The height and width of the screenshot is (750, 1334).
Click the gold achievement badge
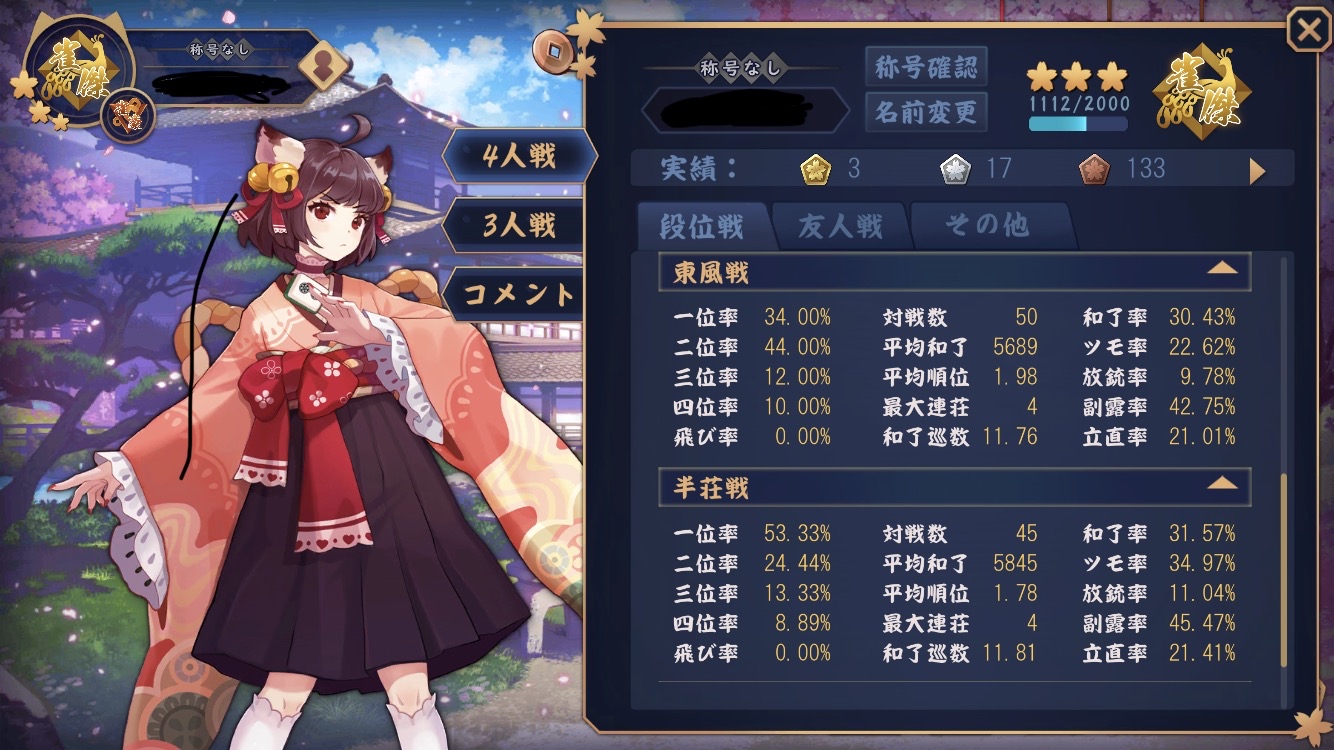tap(816, 170)
